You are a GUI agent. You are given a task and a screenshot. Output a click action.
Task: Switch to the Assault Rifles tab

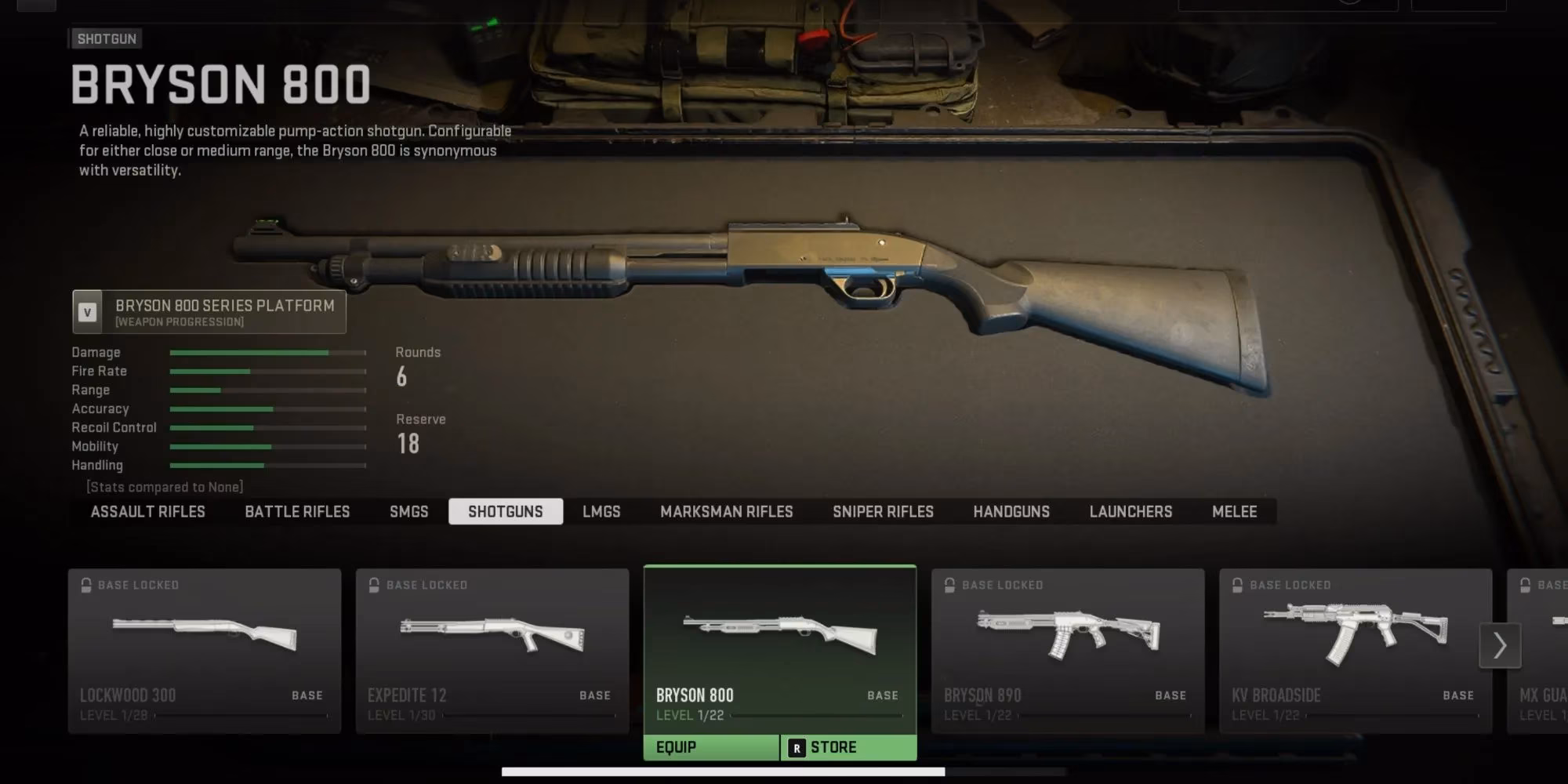point(147,512)
